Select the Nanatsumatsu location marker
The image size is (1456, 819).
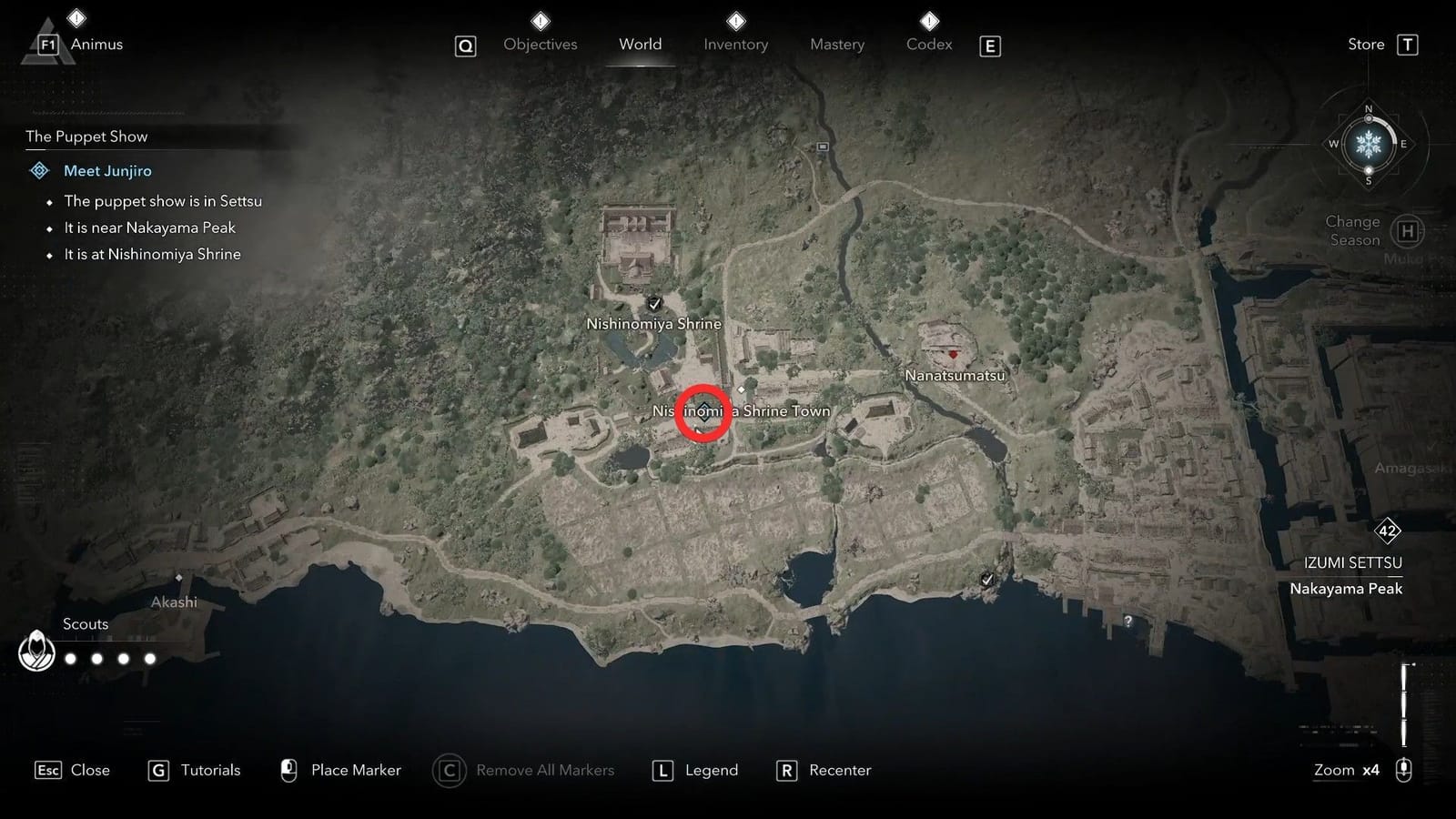click(x=953, y=355)
